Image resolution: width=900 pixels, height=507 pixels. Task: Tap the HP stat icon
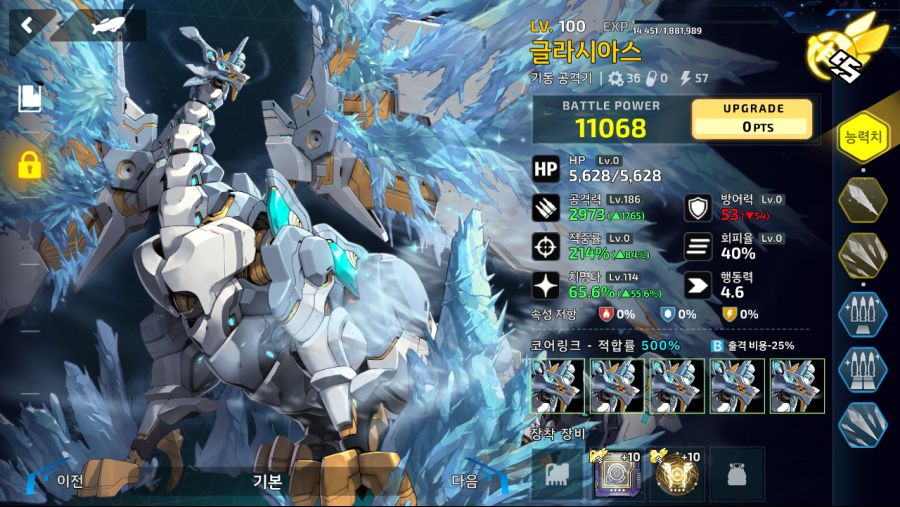[x=546, y=169]
